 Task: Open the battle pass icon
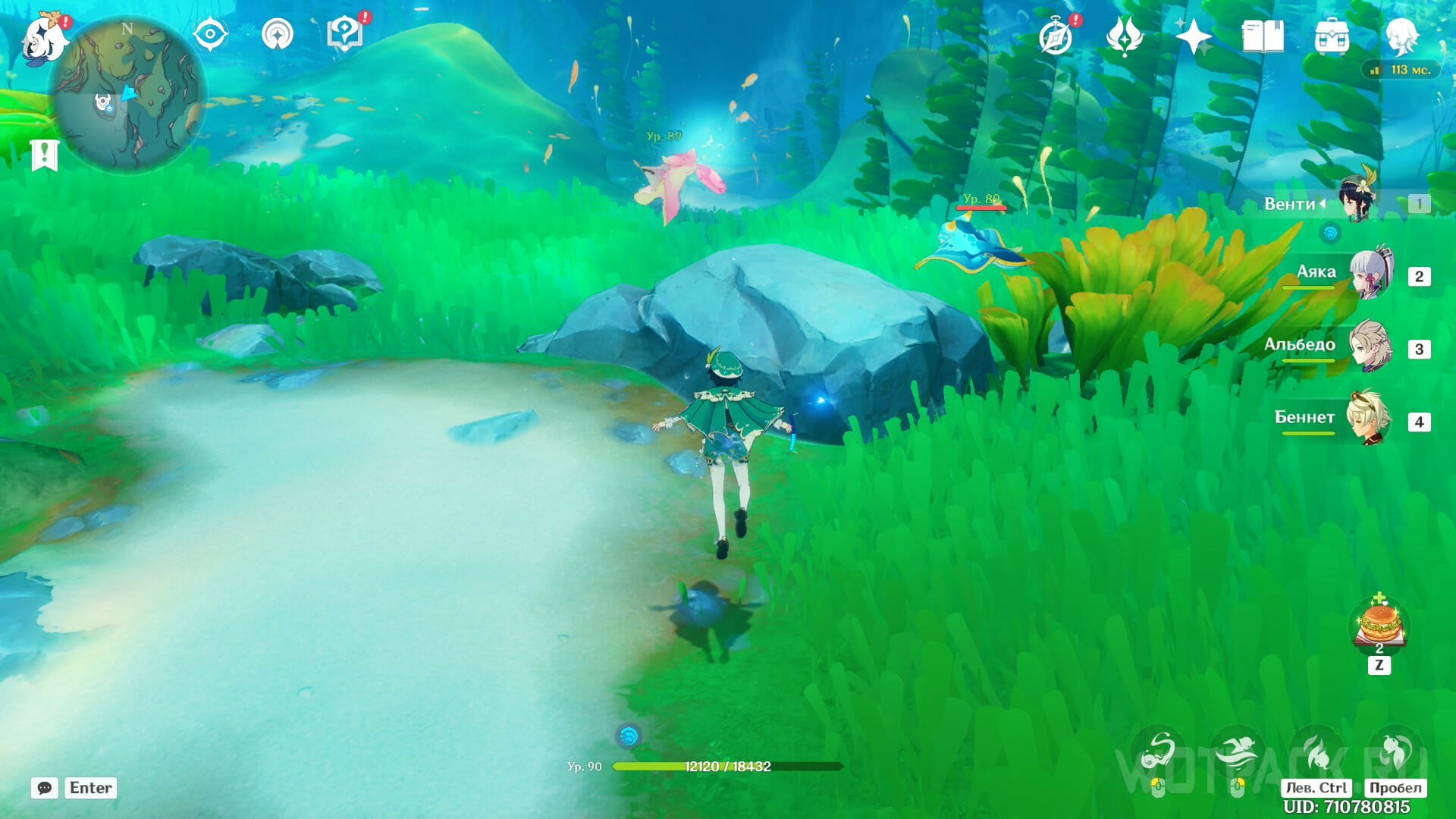[1124, 36]
